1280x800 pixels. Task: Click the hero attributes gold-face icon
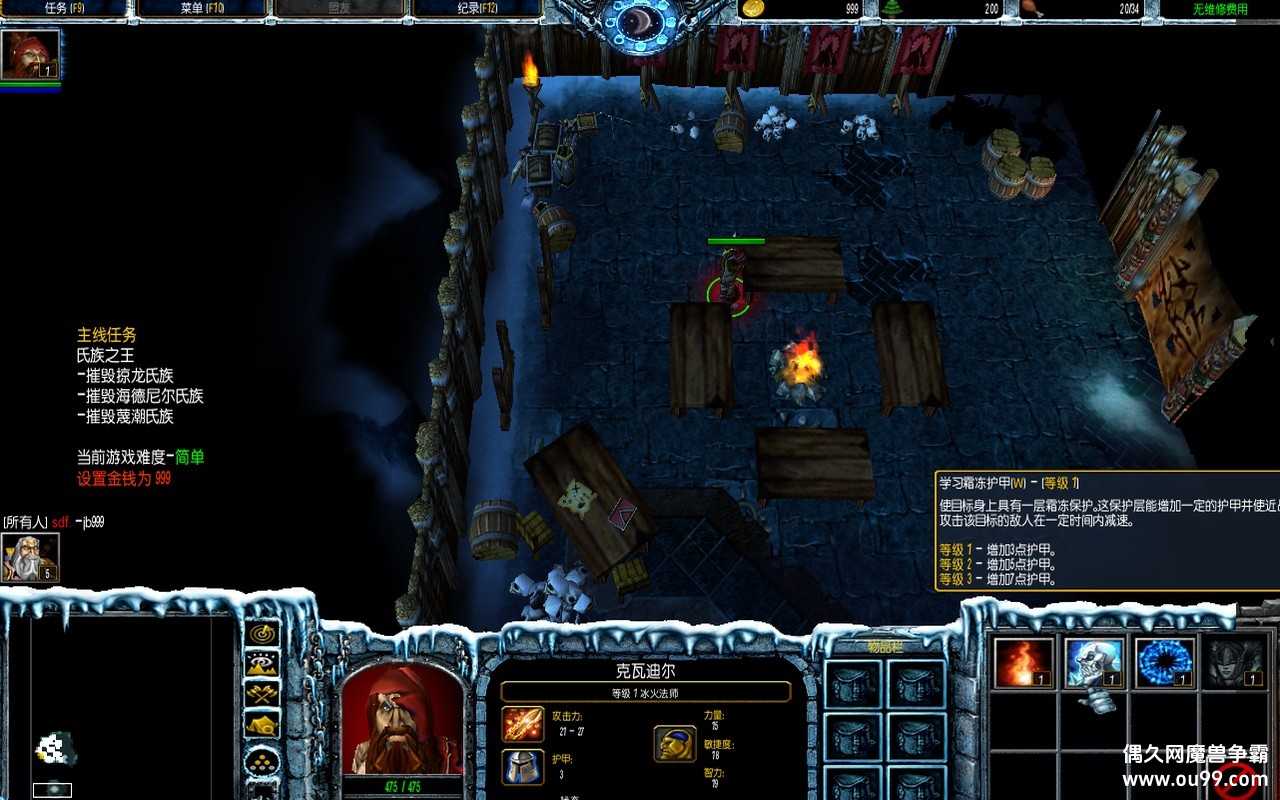[x=675, y=744]
